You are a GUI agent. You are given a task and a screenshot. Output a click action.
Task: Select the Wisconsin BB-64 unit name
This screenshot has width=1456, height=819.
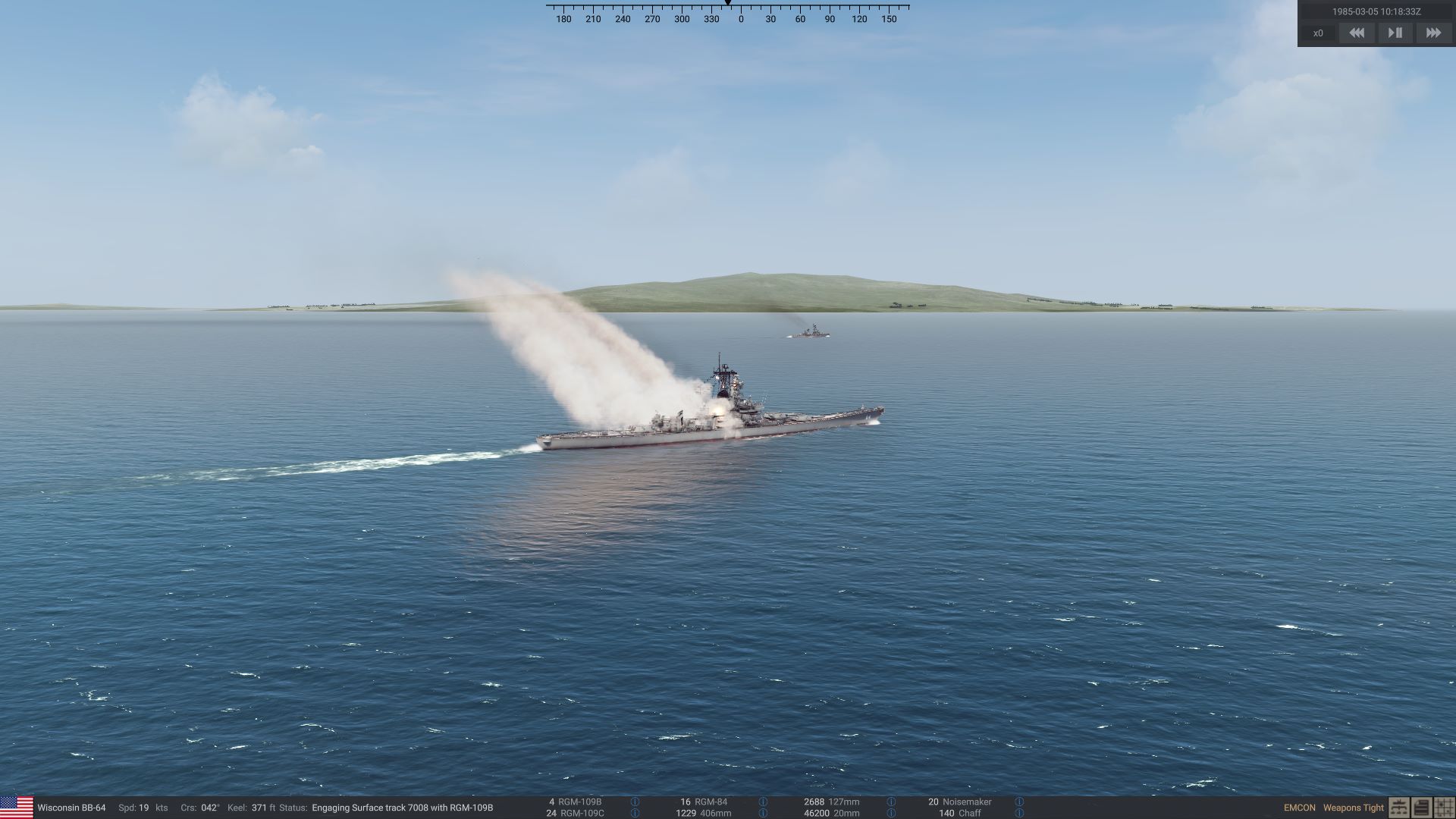point(71,808)
